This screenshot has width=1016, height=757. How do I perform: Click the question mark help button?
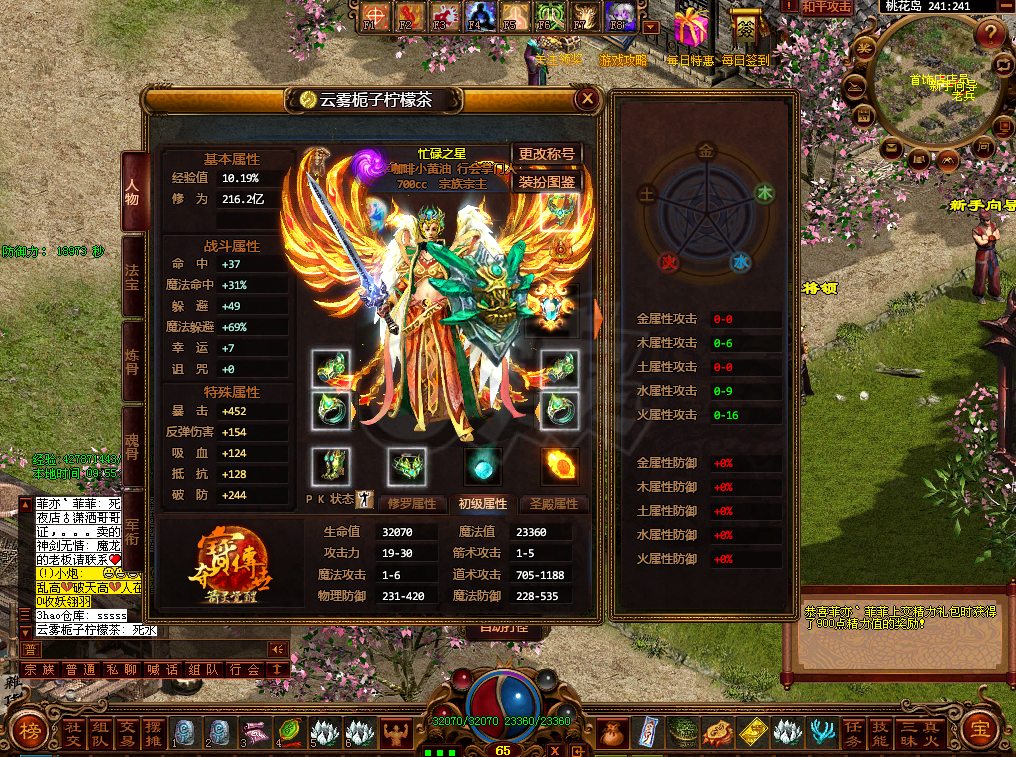(x=990, y=34)
